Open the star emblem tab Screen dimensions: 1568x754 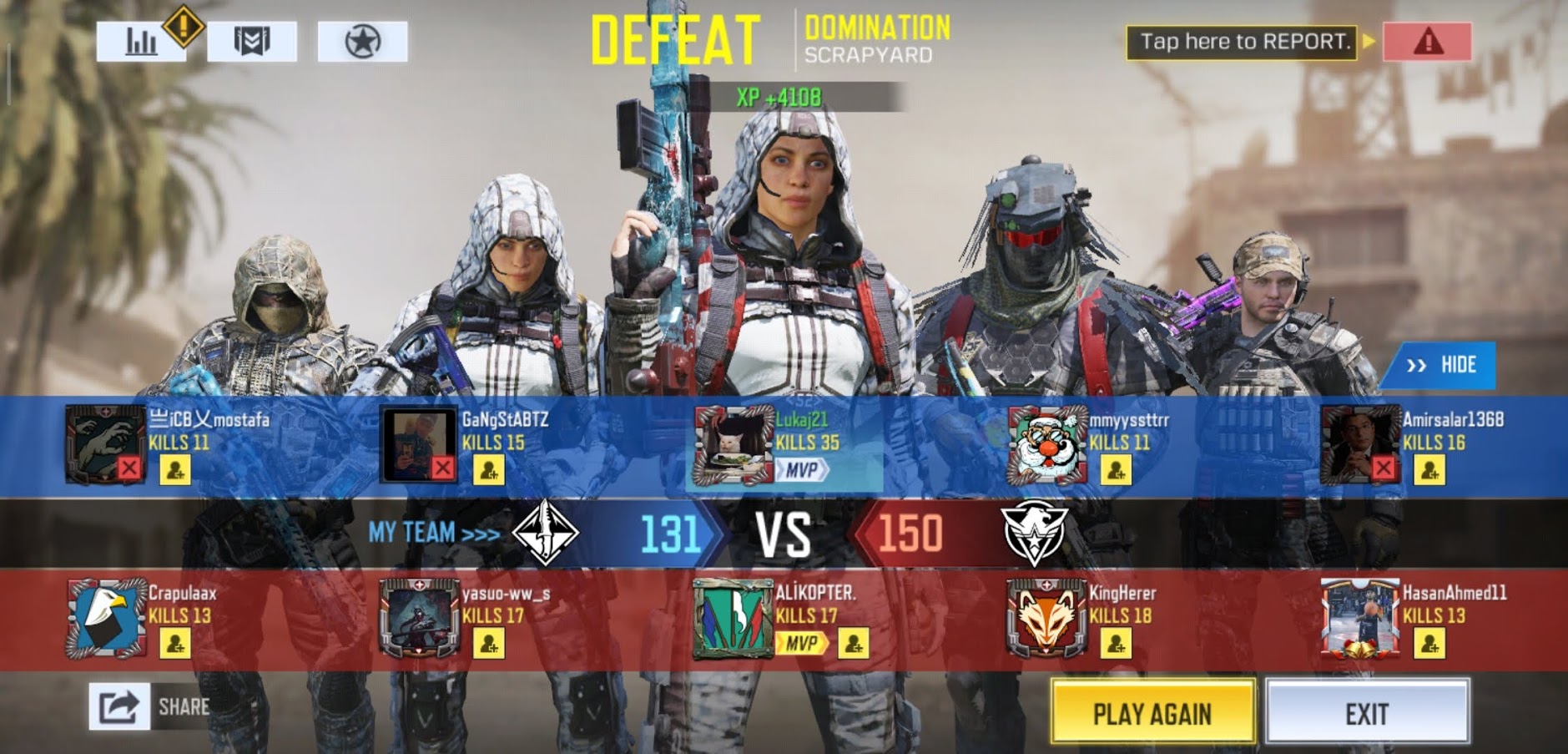[x=362, y=41]
